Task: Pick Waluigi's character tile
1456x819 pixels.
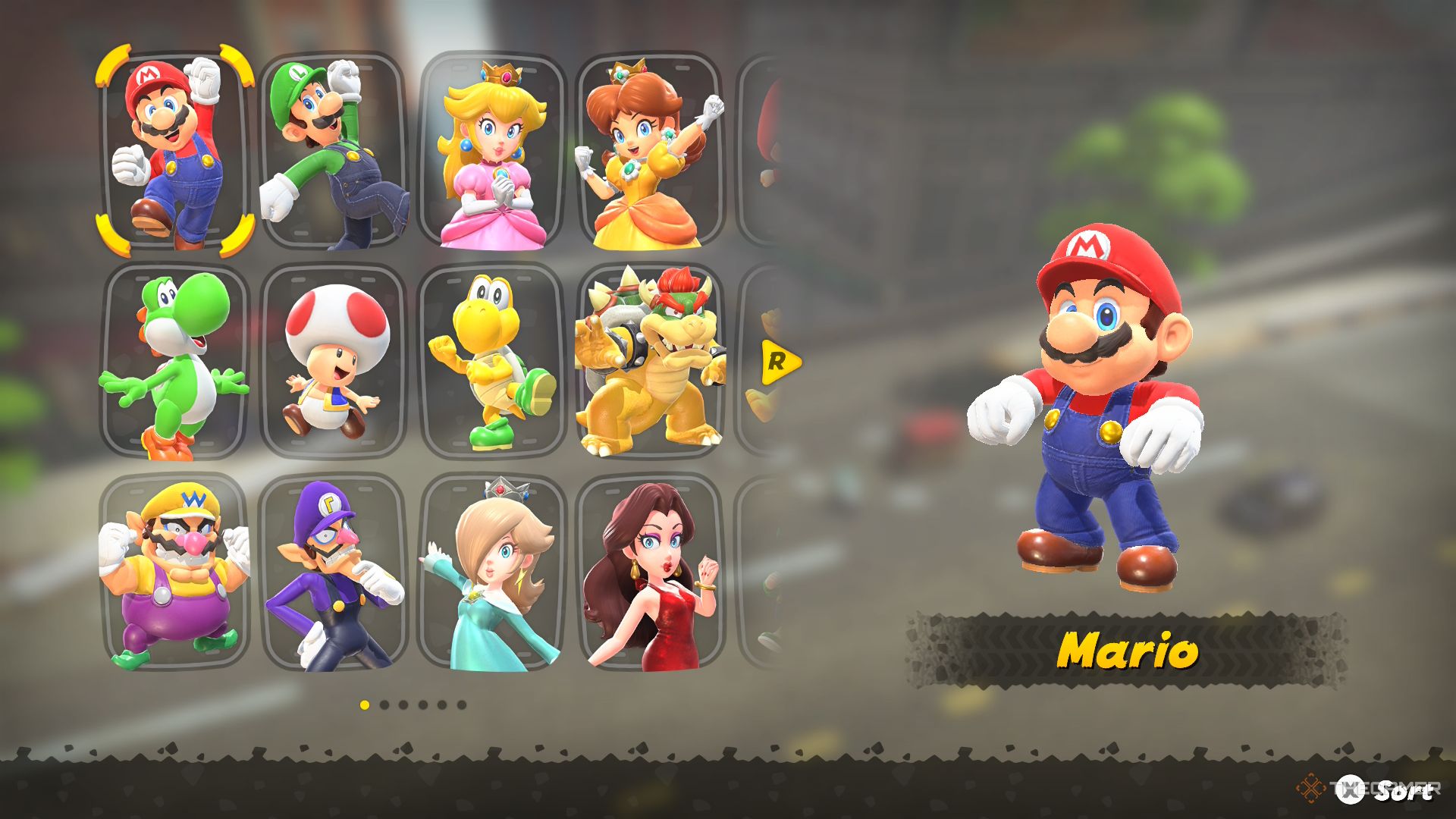Action: (x=334, y=573)
